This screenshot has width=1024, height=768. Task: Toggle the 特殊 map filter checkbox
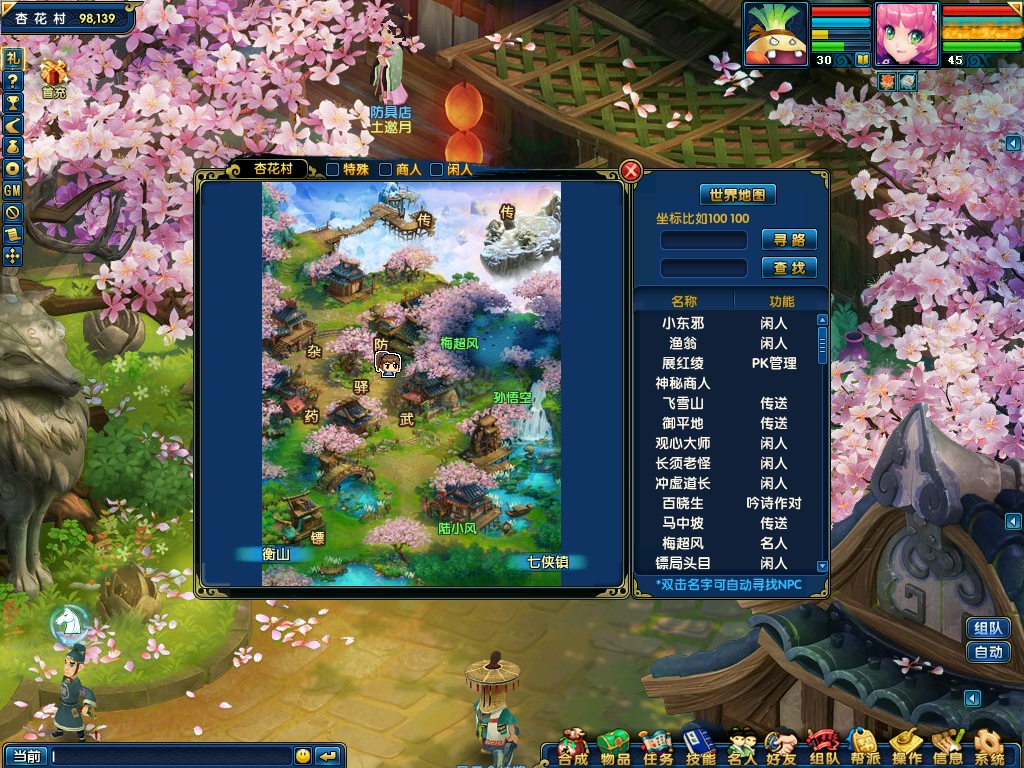tap(333, 170)
